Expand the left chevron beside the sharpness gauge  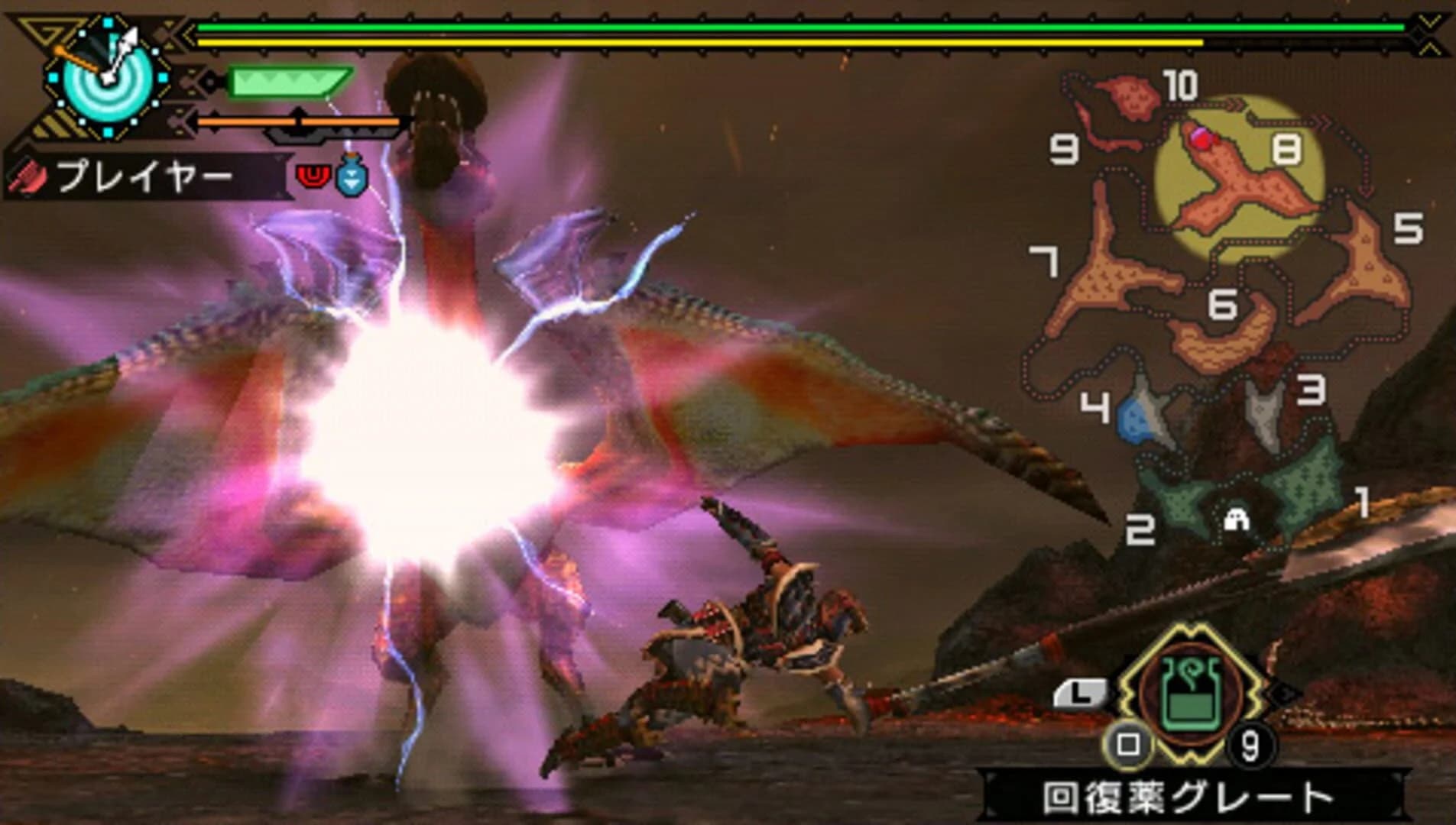(209, 82)
